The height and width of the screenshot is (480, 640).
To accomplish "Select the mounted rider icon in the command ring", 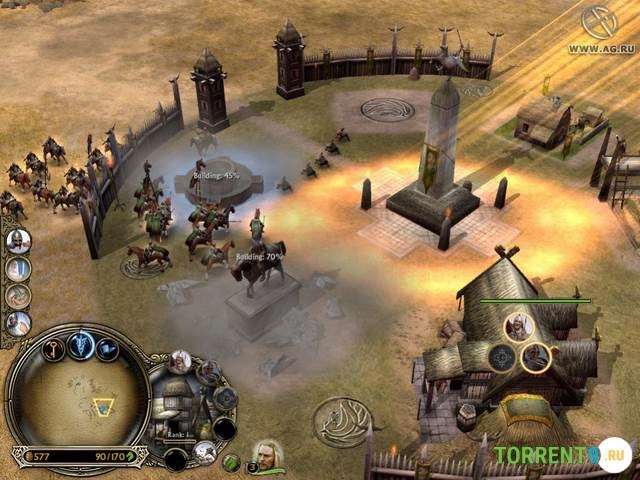I will pyautogui.click(x=208, y=372).
